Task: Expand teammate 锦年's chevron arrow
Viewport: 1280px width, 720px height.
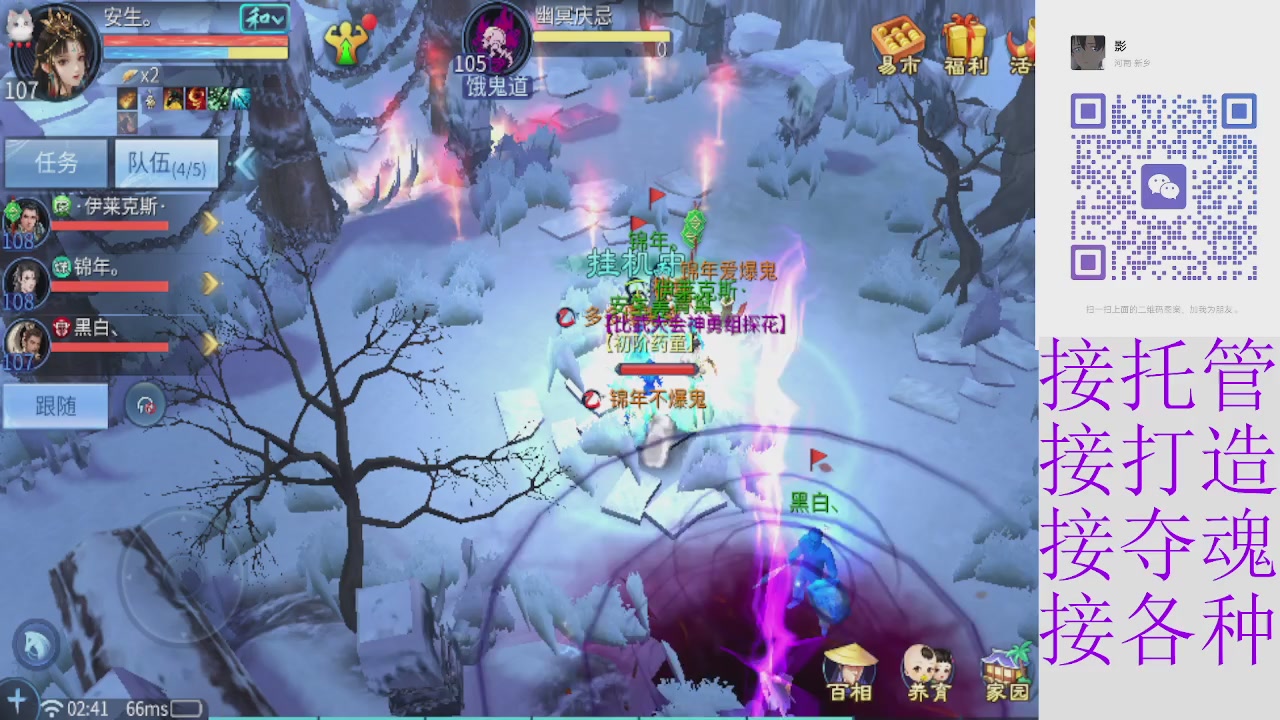Action: [x=209, y=284]
